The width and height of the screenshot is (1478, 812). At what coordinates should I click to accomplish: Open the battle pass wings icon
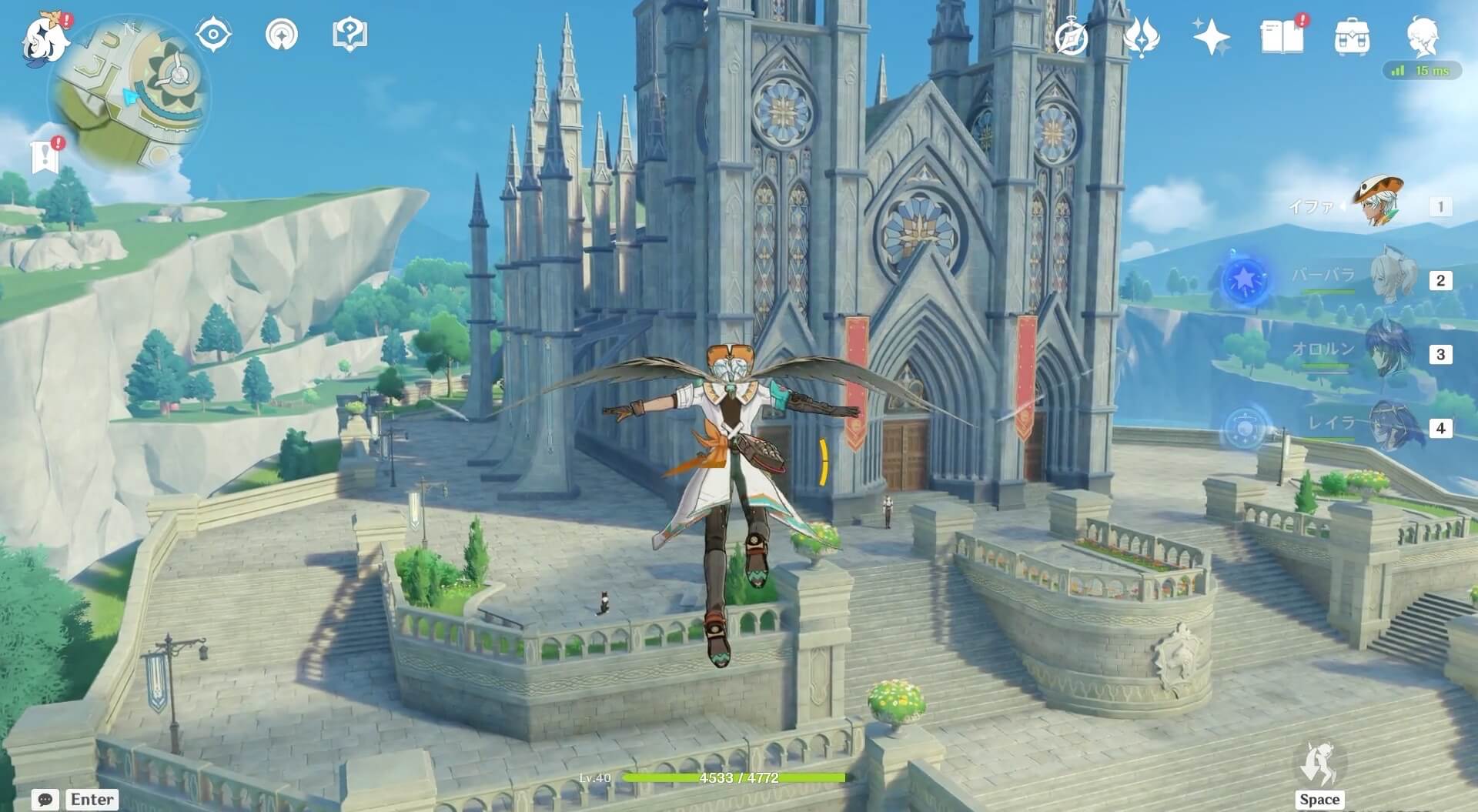point(1142,37)
